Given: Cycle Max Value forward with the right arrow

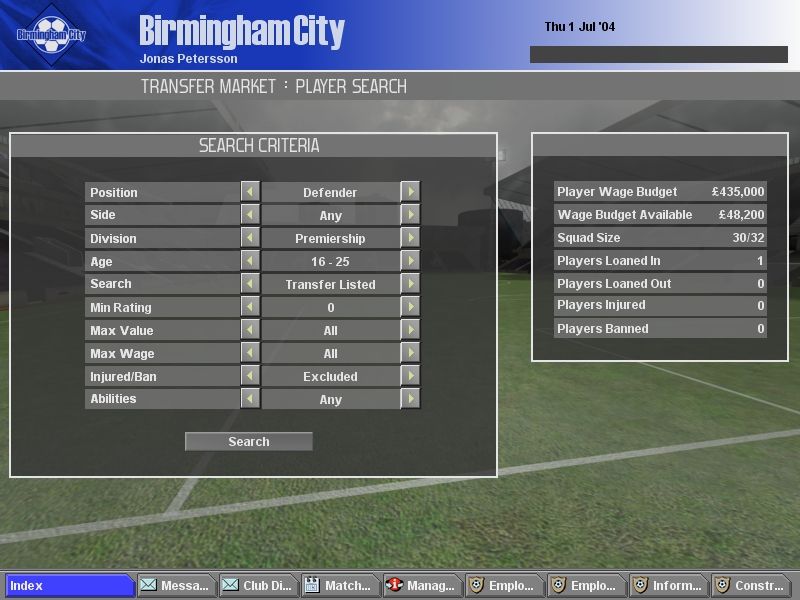Looking at the screenshot, I should tap(410, 330).
